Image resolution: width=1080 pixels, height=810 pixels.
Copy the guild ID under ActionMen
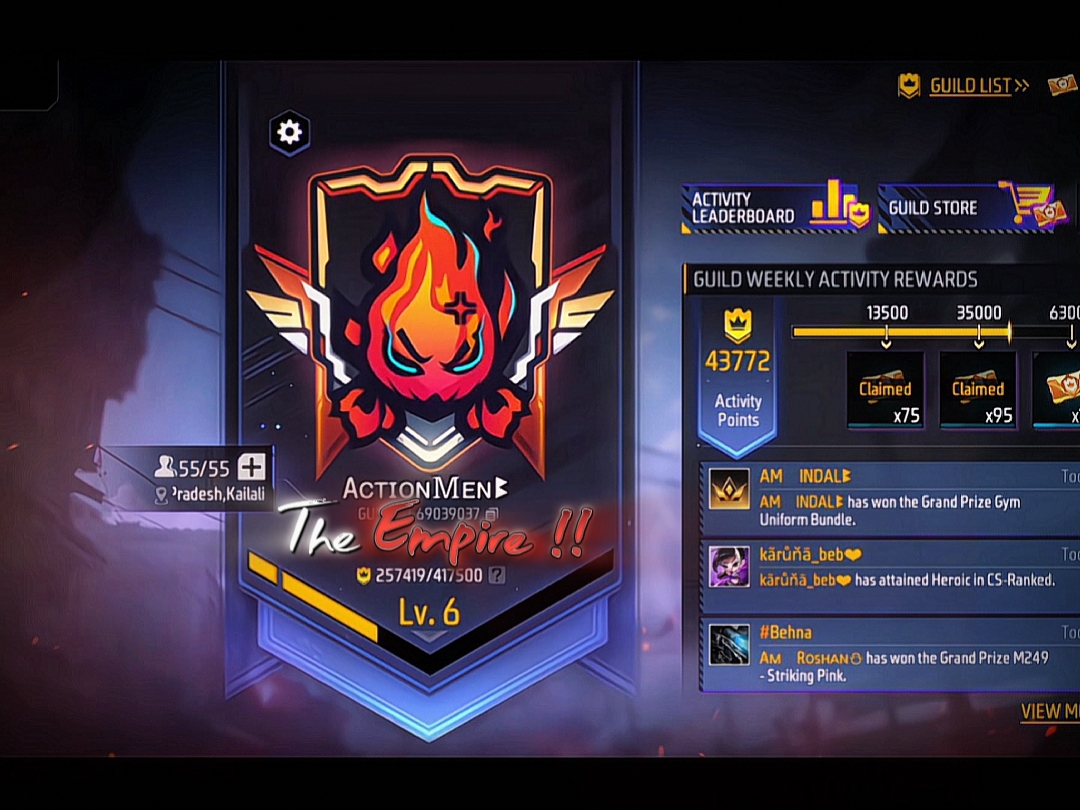tap(490, 514)
